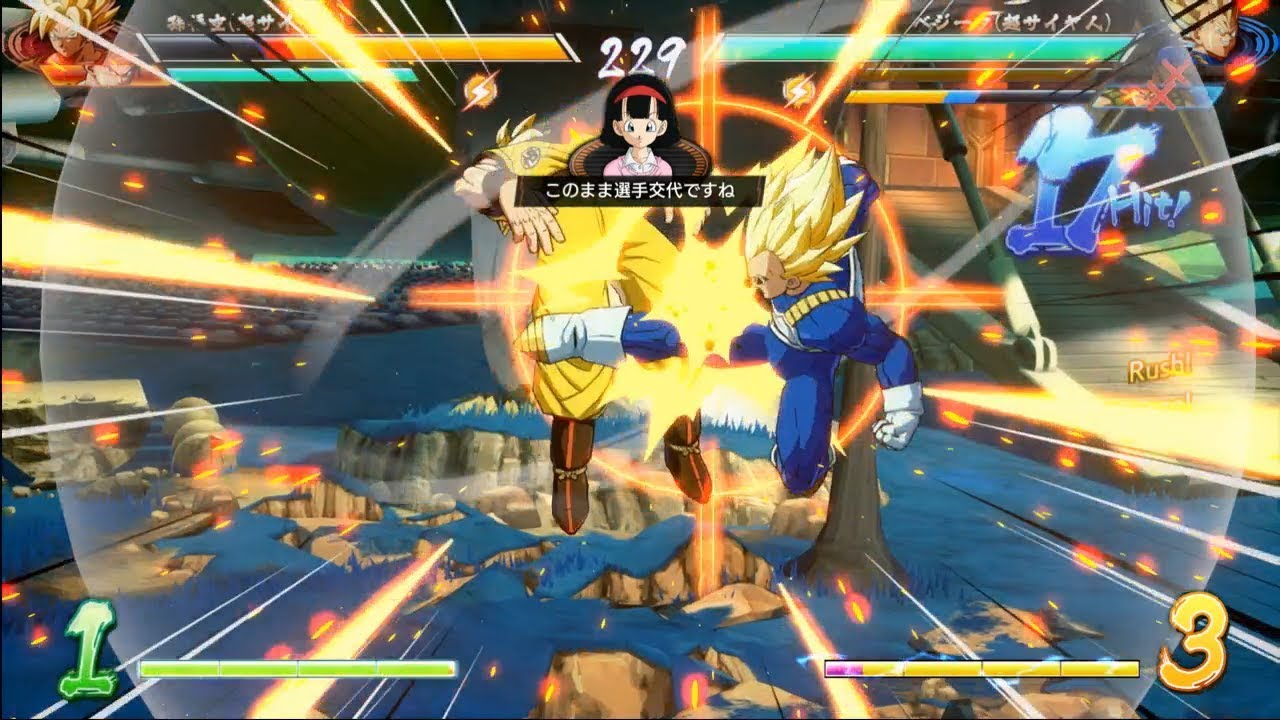Select Goku's portrait in the top-left corner
1280x720 pixels.
pyautogui.click(x=55, y=45)
